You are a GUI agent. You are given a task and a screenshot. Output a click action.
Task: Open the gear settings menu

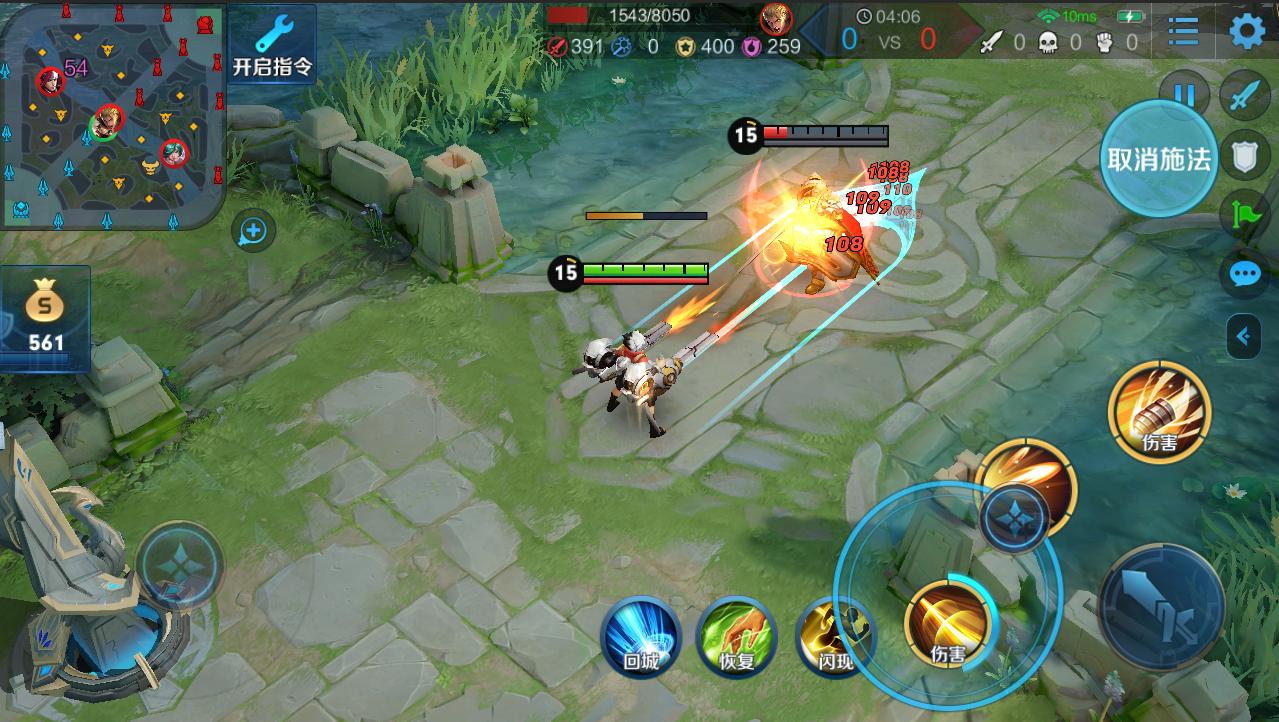[x=1246, y=31]
